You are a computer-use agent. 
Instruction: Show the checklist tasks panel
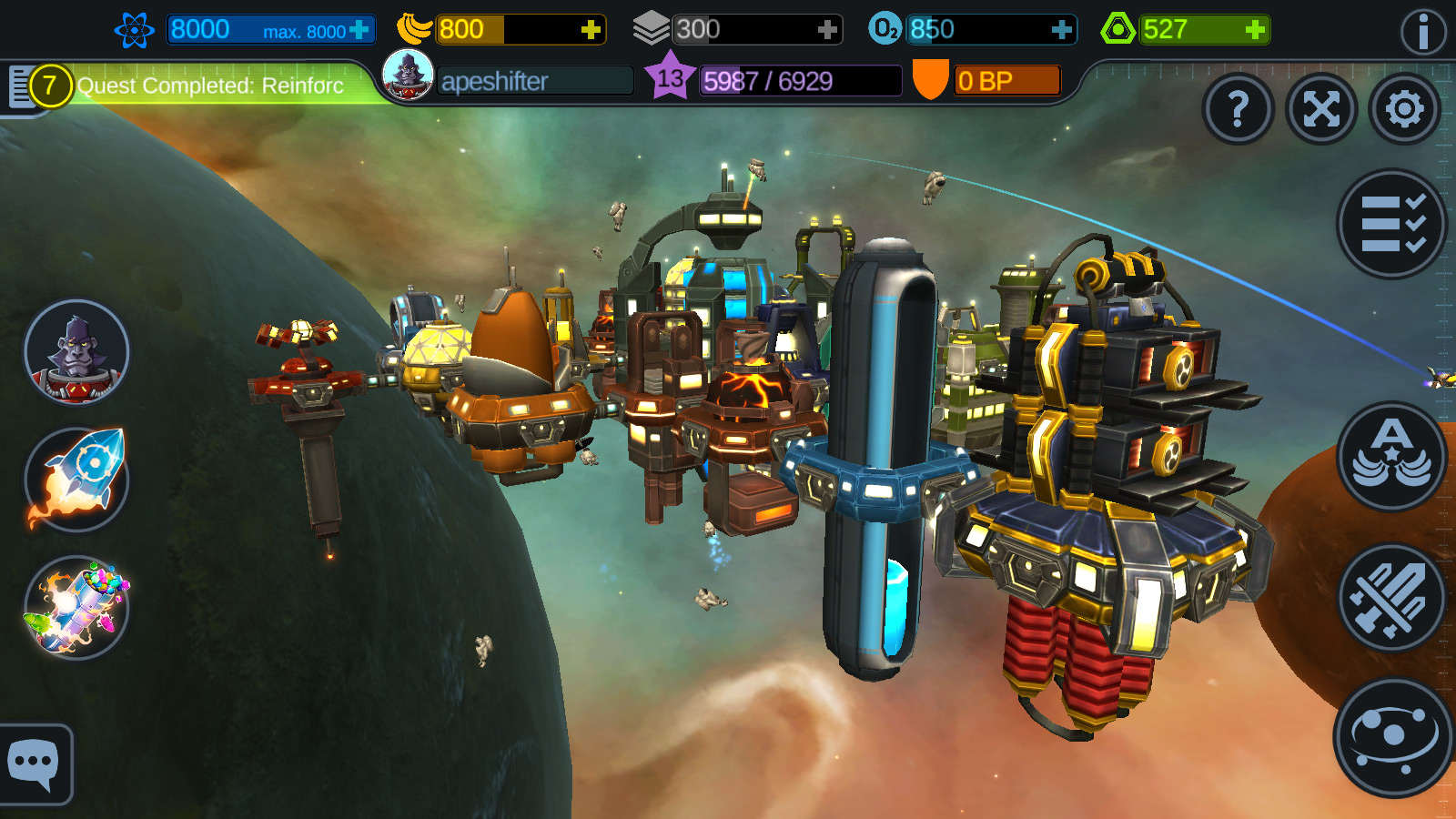(1391, 224)
